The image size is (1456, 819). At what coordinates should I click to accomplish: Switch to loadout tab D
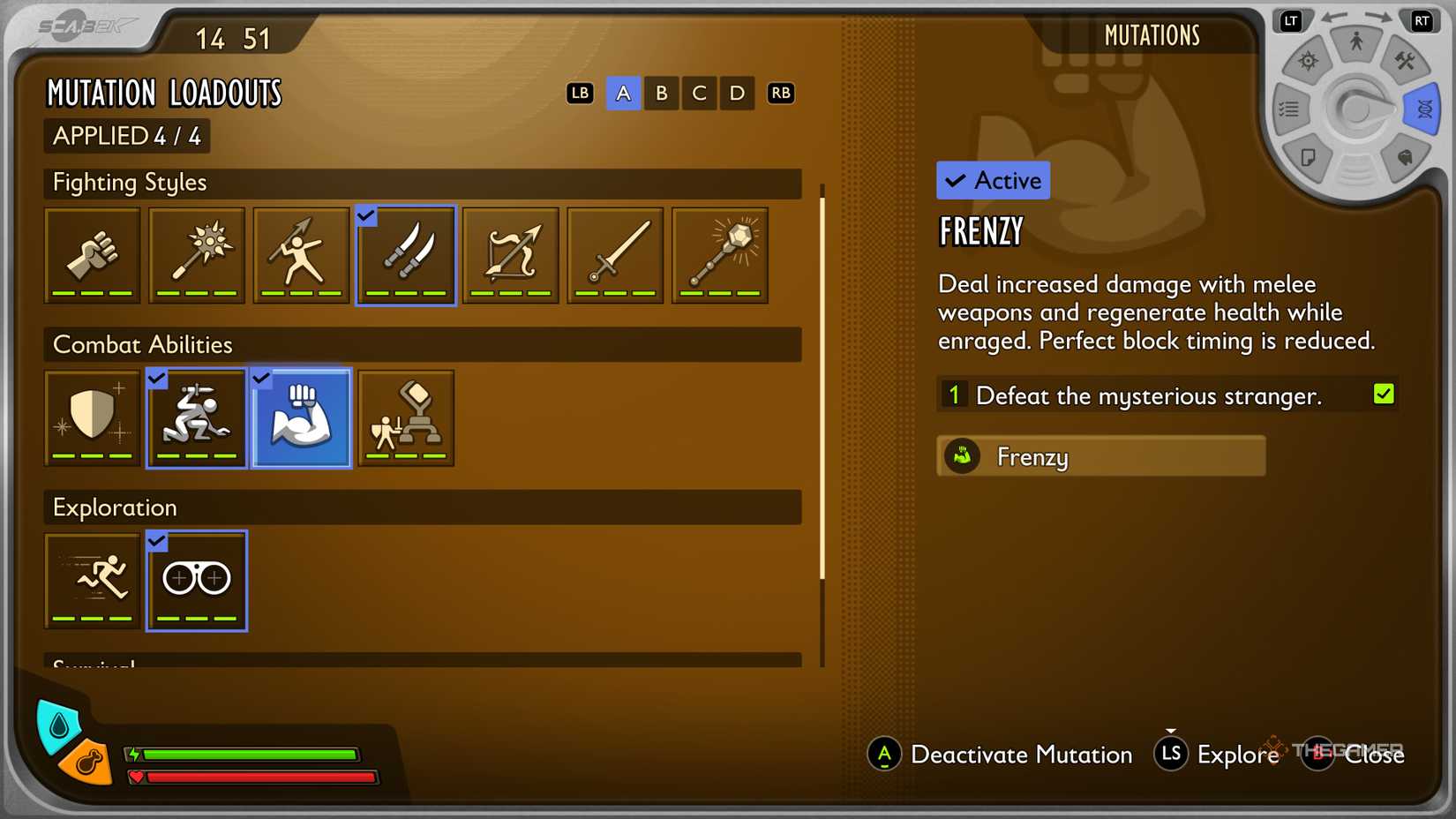tap(737, 93)
